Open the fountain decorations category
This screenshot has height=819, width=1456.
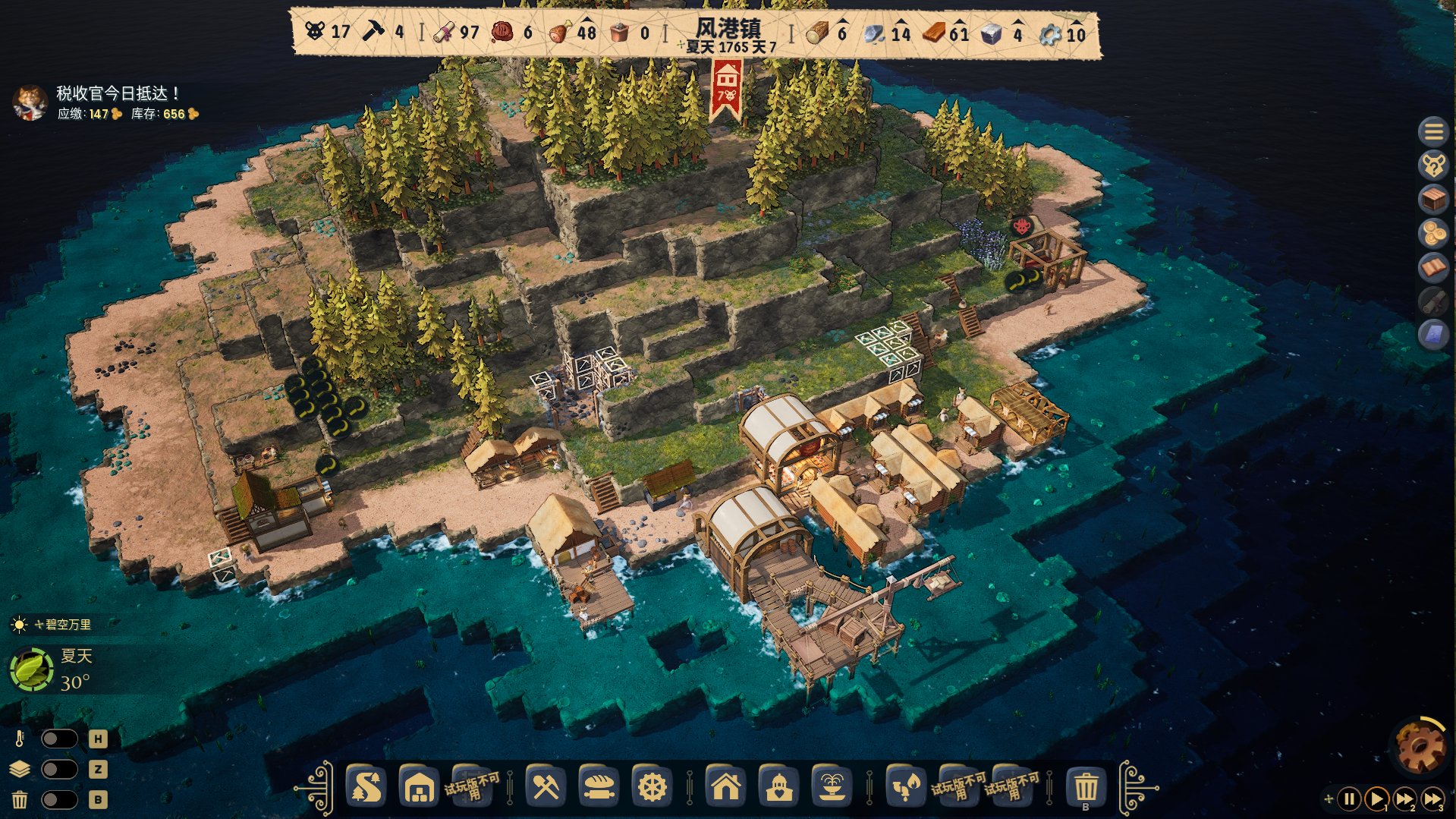(x=832, y=787)
